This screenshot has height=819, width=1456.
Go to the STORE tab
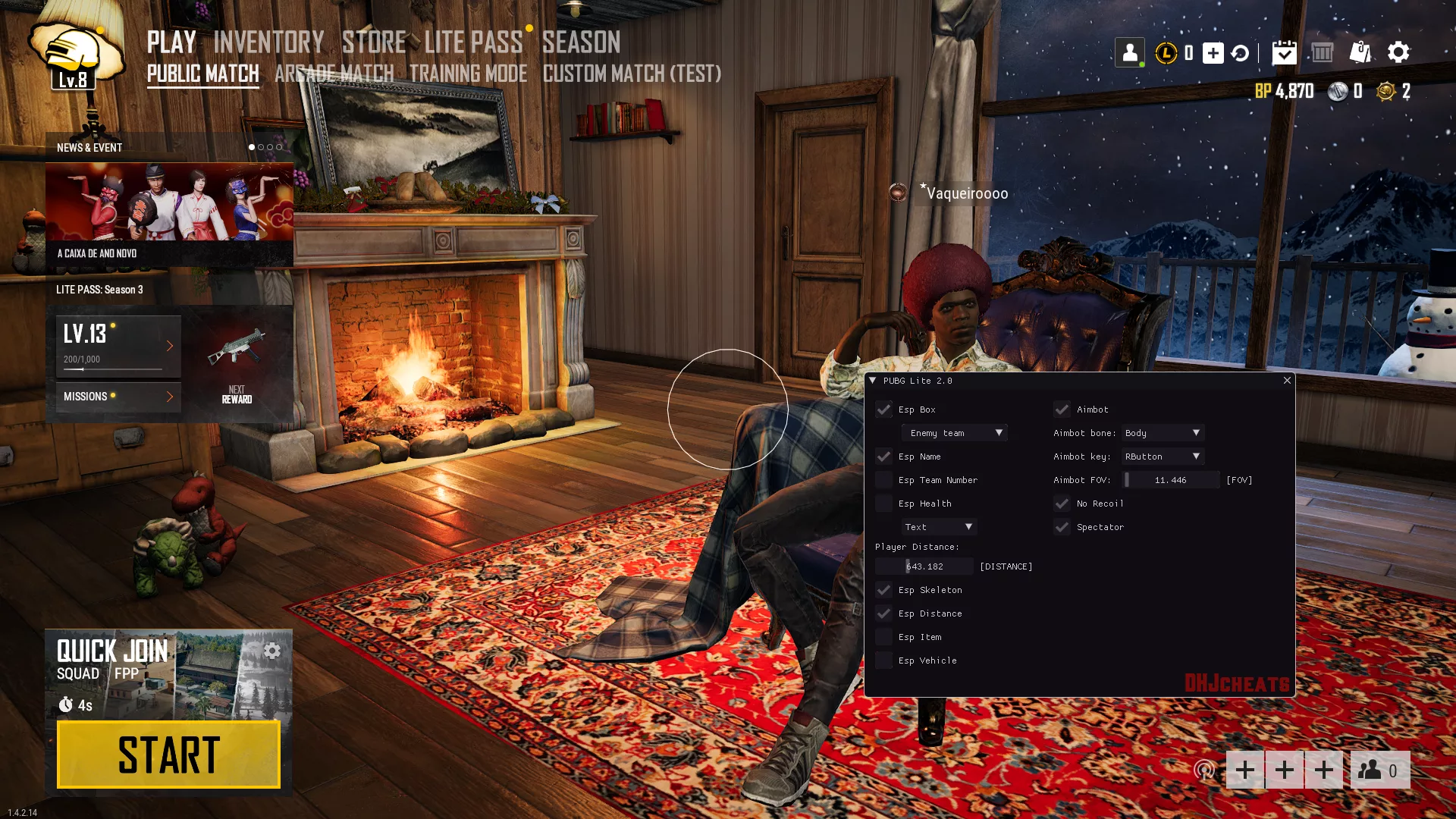pyautogui.click(x=374, y=42)
